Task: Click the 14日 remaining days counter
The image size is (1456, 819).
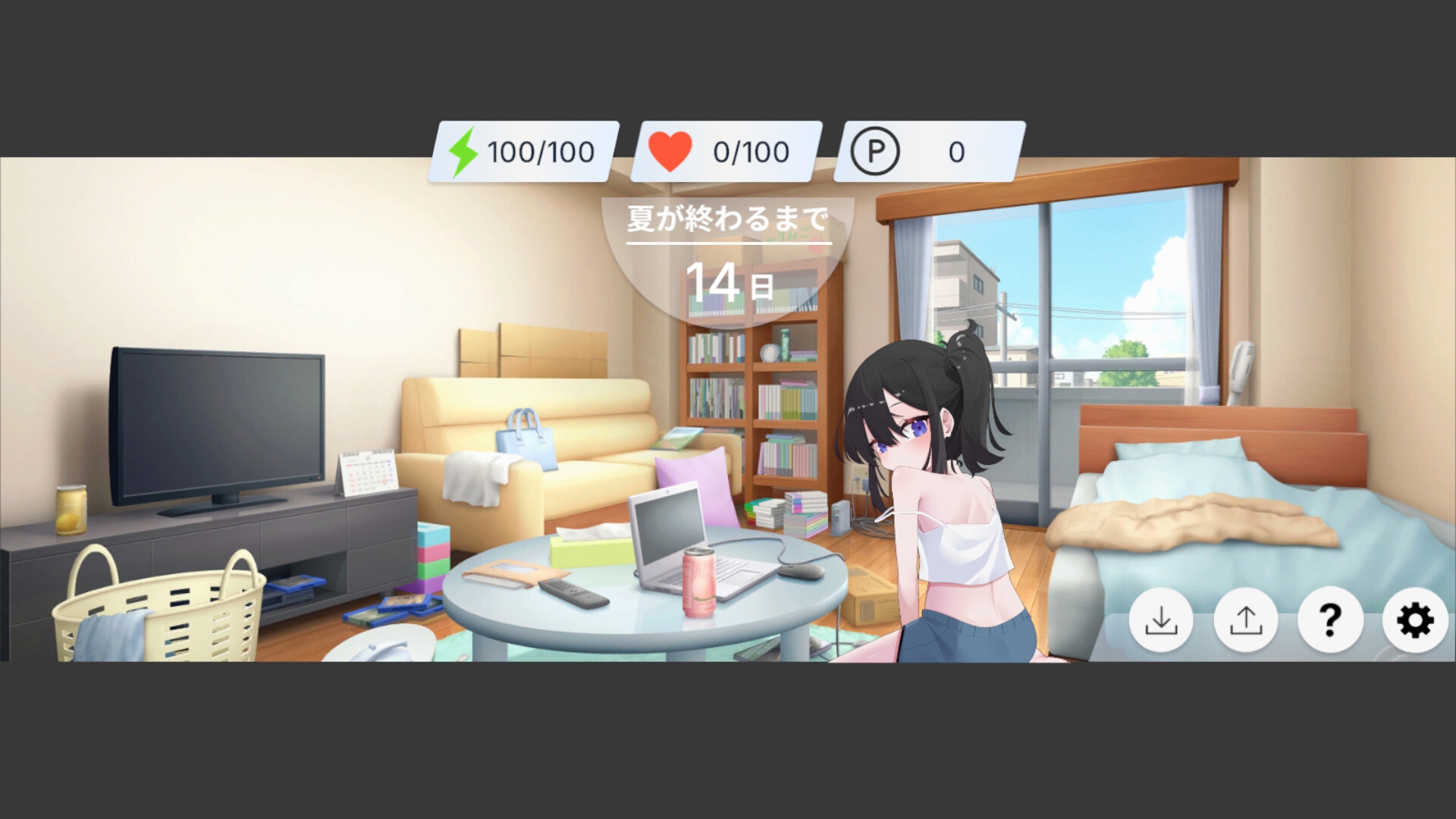Action: pyautogui.click(x=730, y=281)
